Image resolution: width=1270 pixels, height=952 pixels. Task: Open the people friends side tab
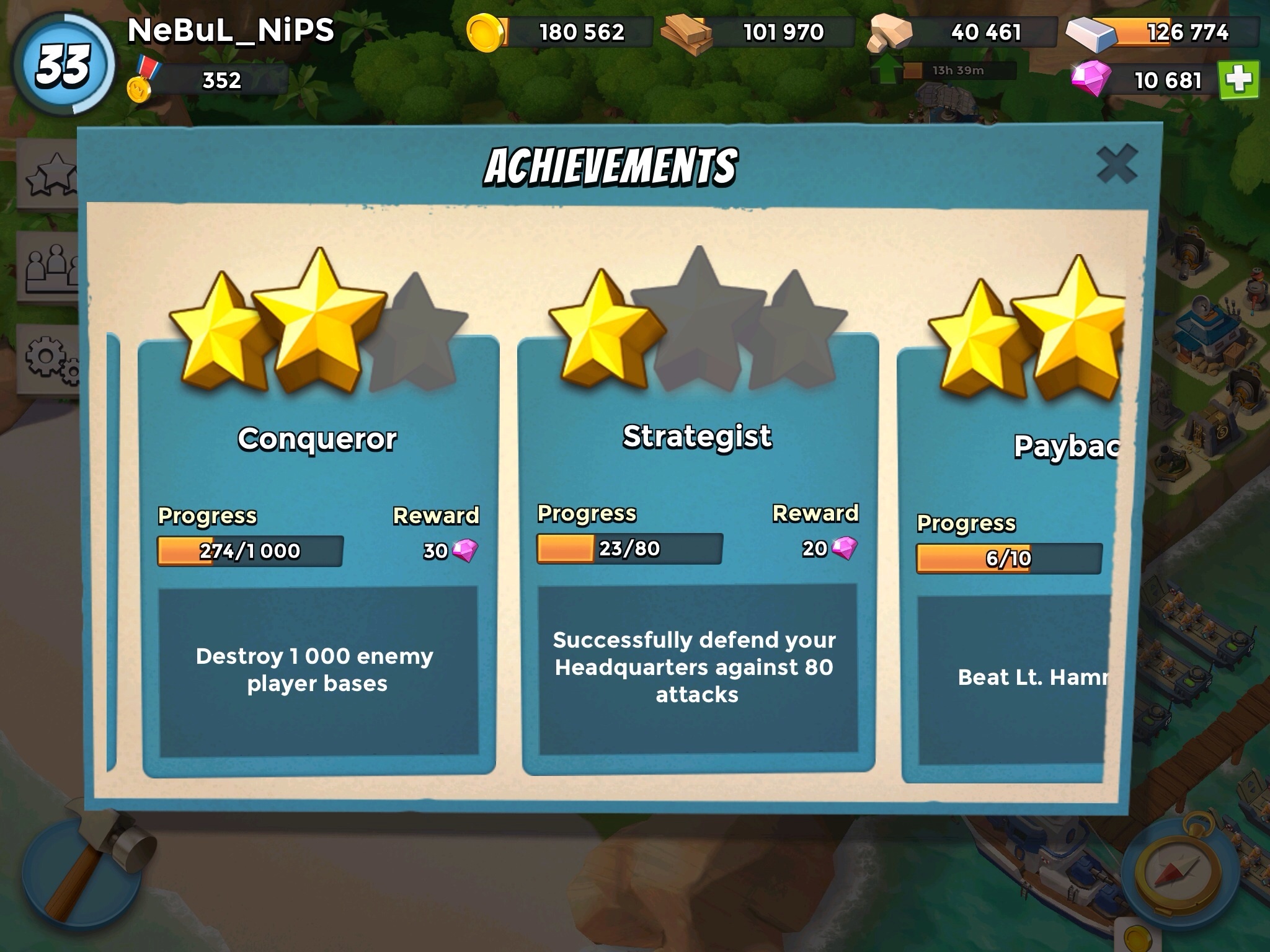tap(50, 268)
